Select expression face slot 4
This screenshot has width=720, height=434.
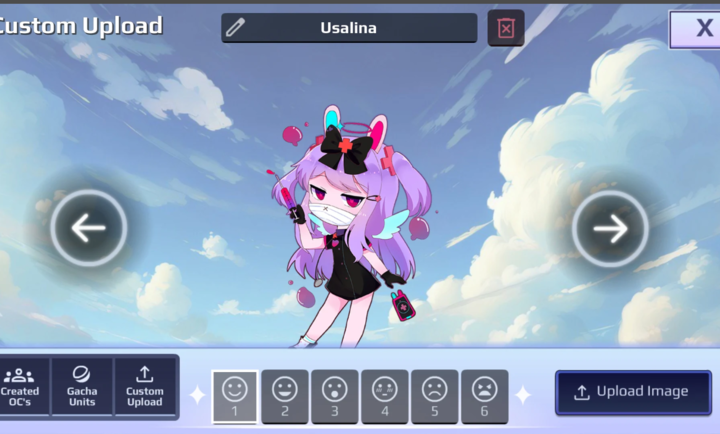385,396
